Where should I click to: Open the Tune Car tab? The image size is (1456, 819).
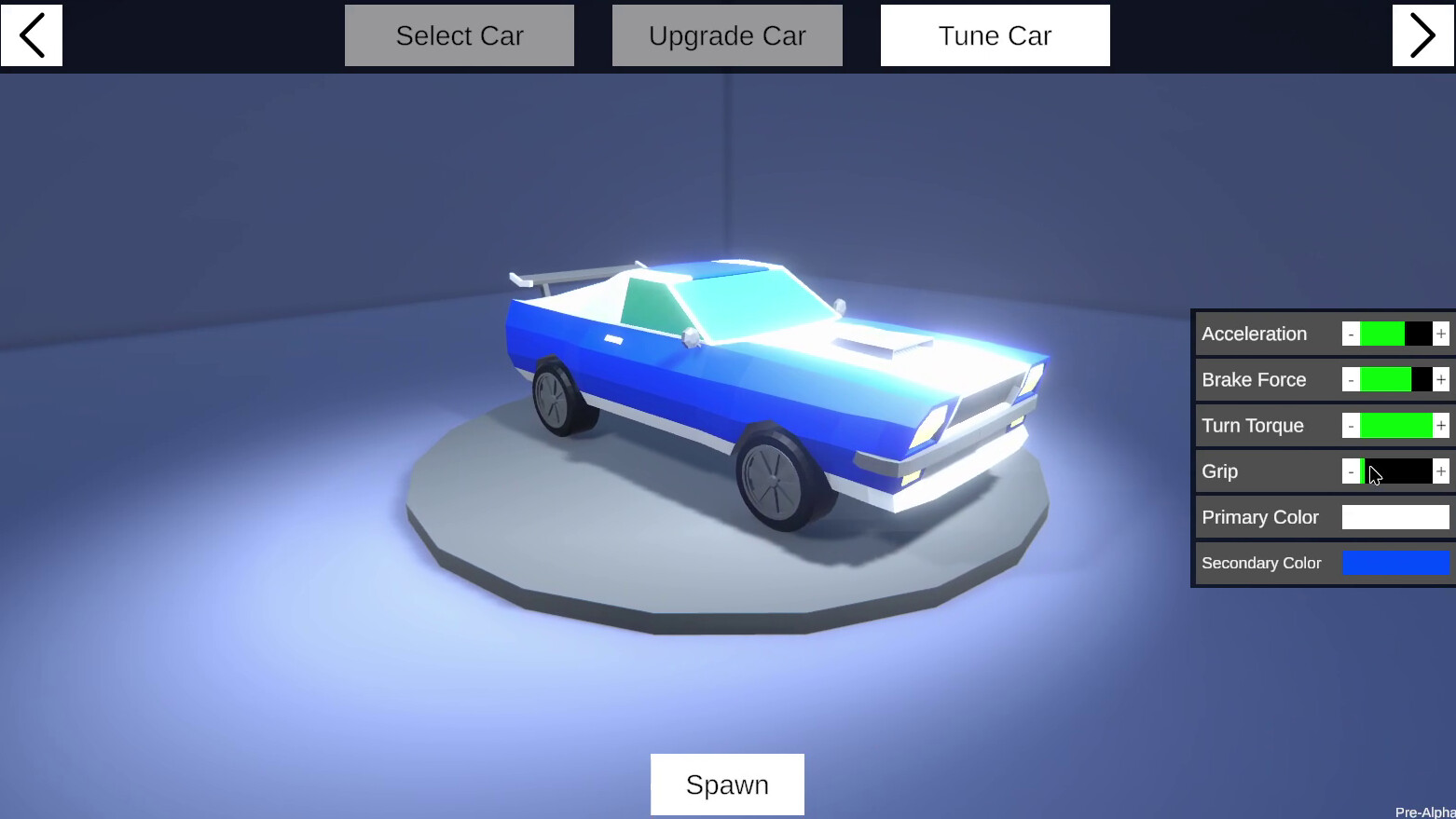click(x=995, y=35)
